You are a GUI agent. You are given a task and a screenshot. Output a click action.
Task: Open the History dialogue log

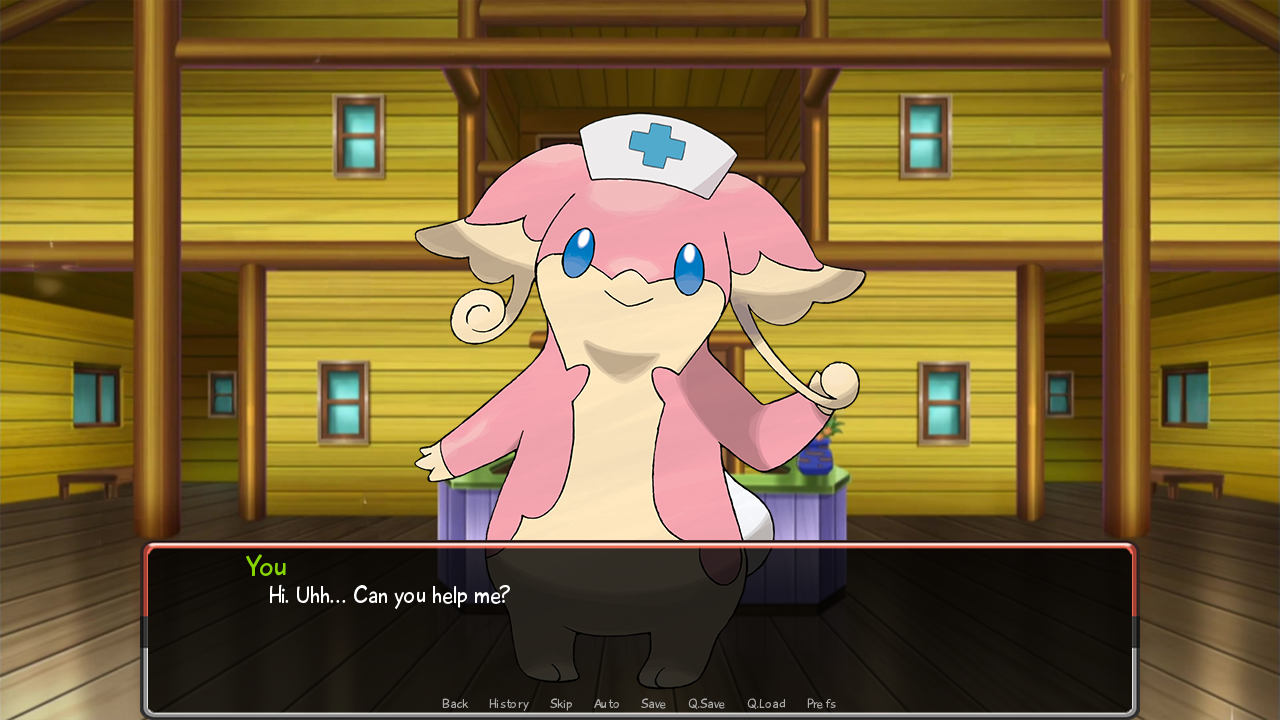click(508, 703)
